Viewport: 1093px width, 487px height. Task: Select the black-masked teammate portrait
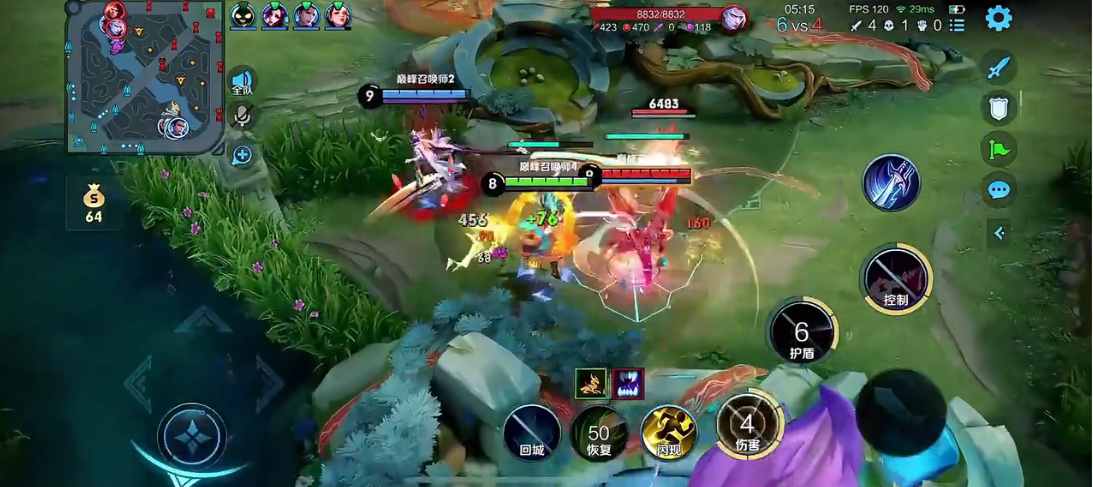(x=243, y=15)
